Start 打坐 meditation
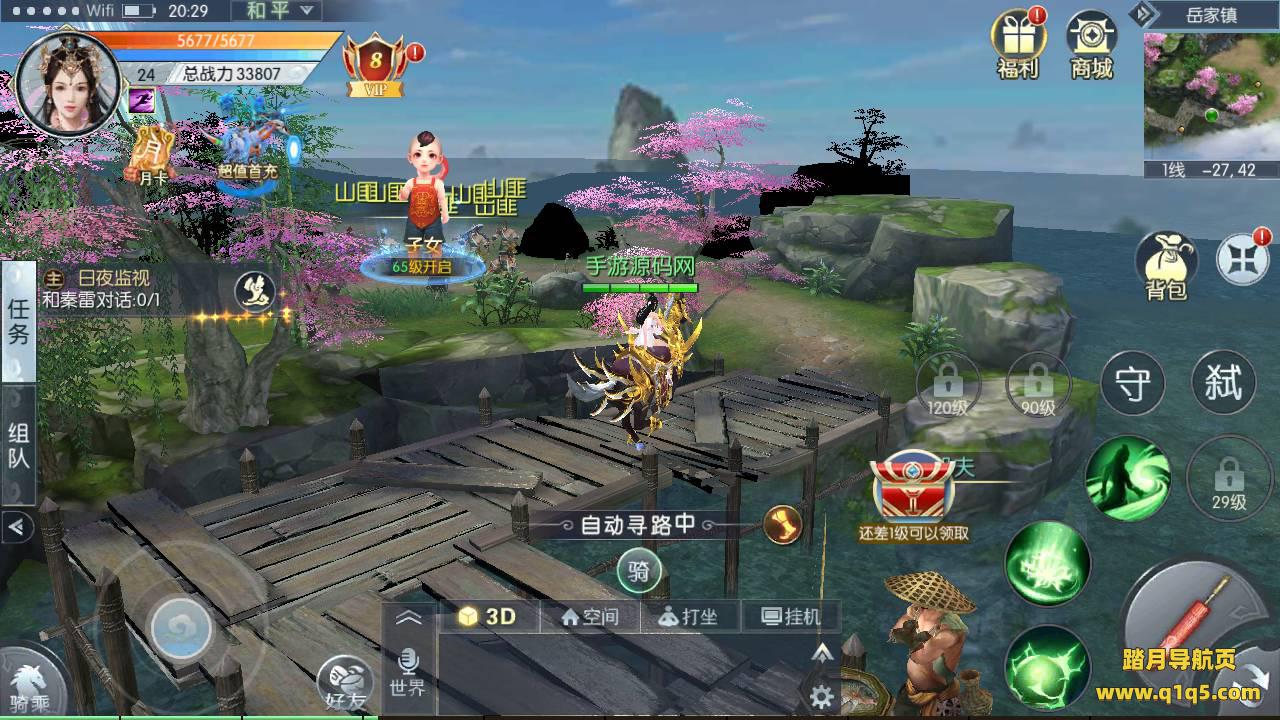This screenshot has width=1280, height=720. point(690,617)
